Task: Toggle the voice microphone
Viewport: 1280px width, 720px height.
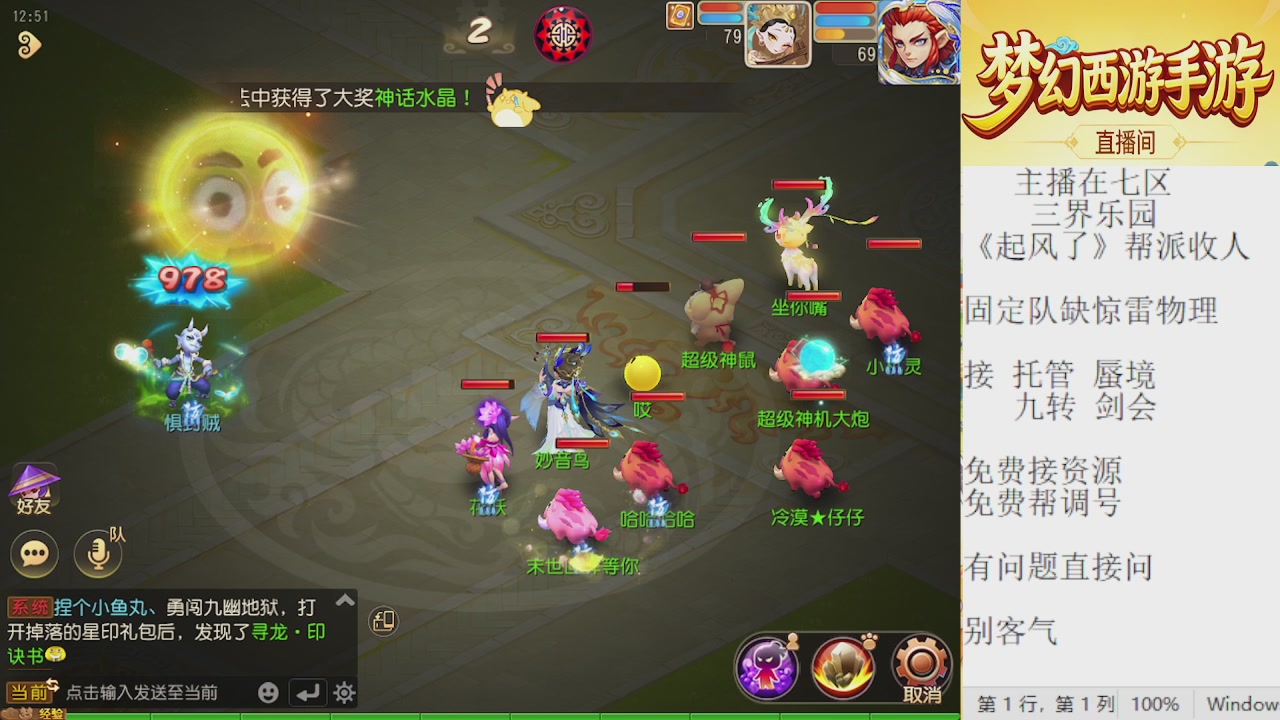Action: [x=96, y=551]
